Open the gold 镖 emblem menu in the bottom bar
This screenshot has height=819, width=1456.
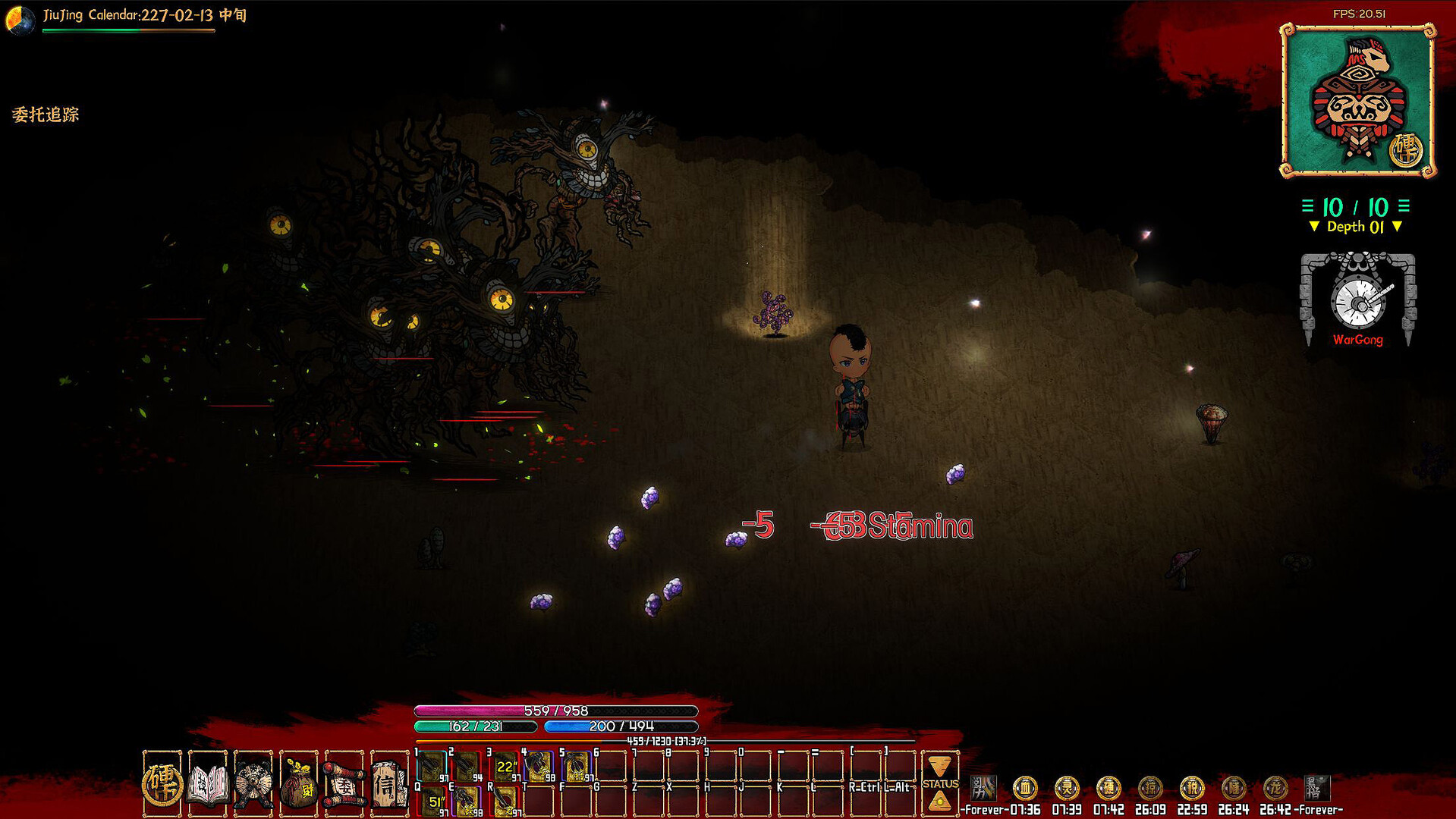[162, 783]
